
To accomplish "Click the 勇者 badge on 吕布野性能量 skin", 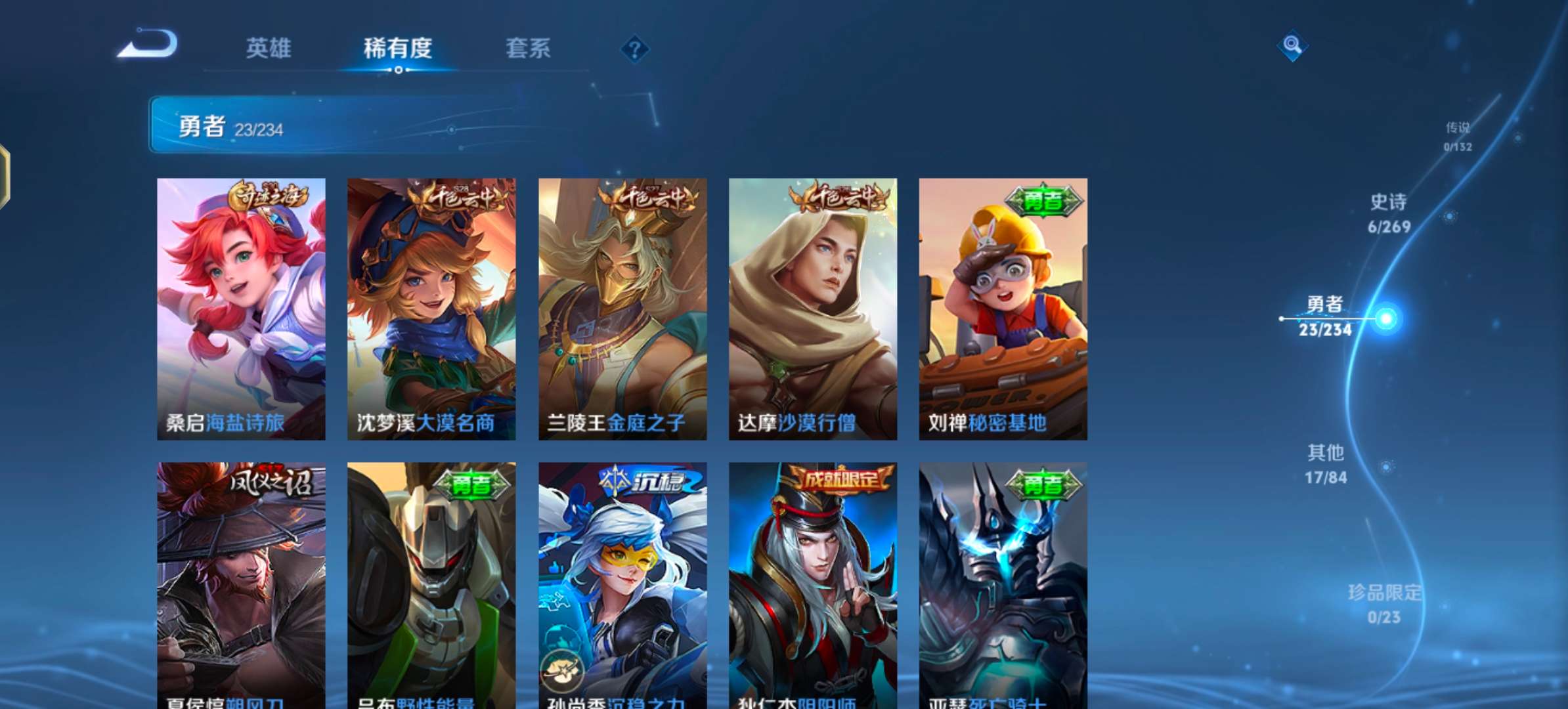I will pos(473,484).
